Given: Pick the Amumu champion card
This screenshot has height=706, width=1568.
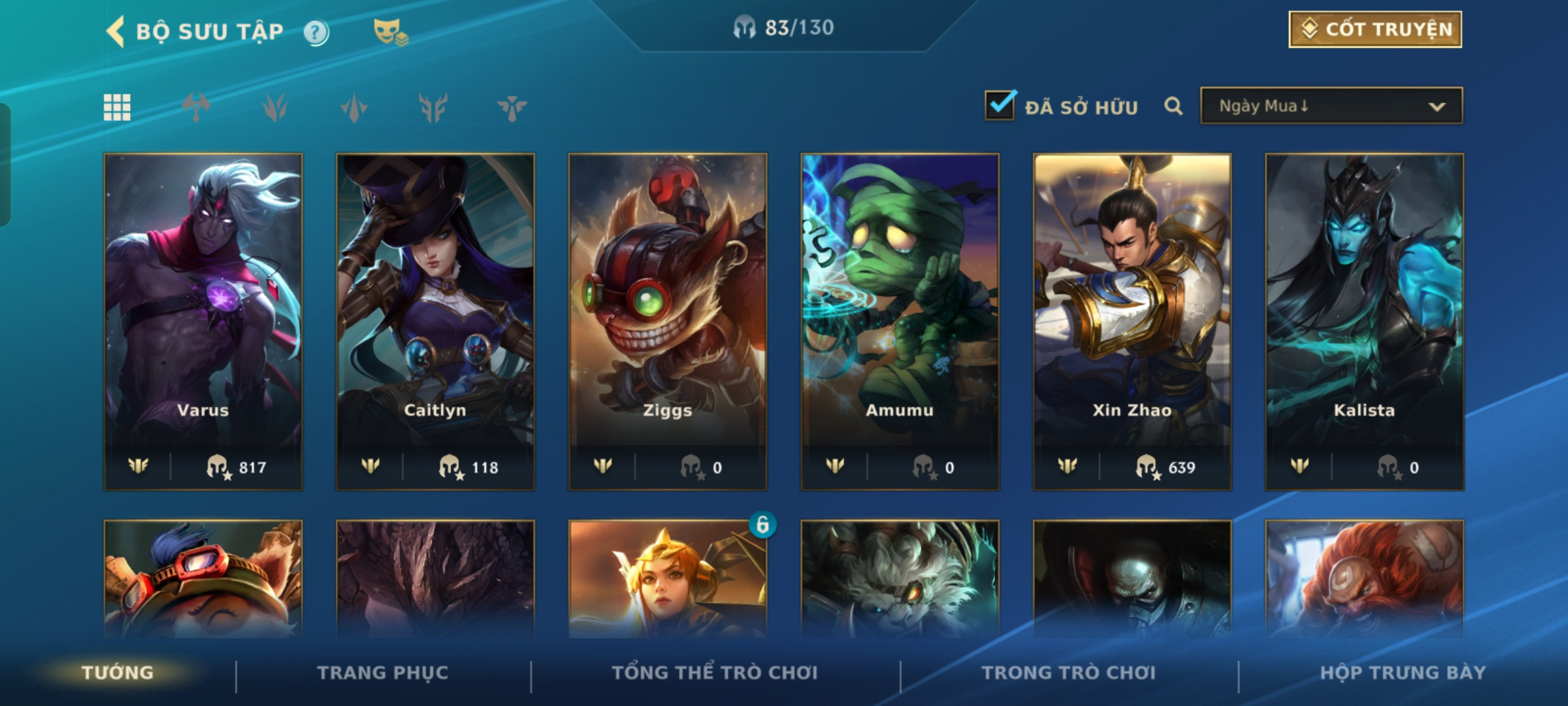Looking at the screenshot, I should (x=900, y=321).
